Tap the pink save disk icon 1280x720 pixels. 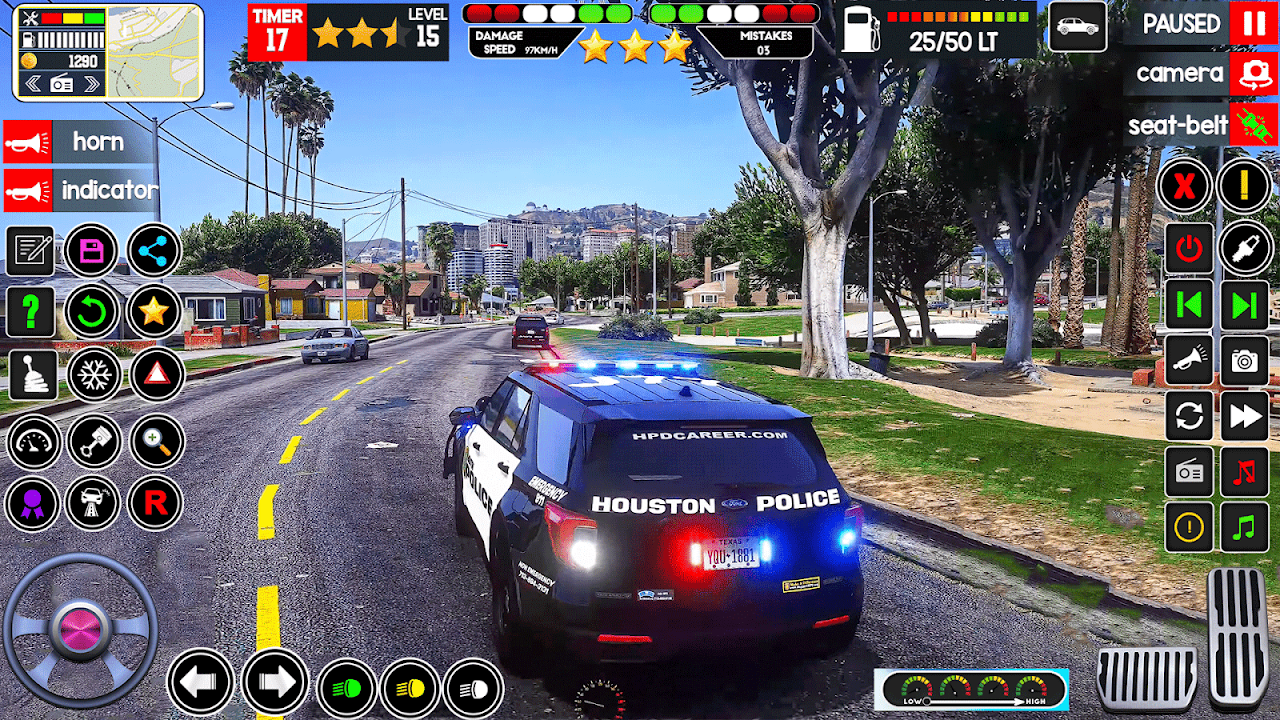(92, 250)
